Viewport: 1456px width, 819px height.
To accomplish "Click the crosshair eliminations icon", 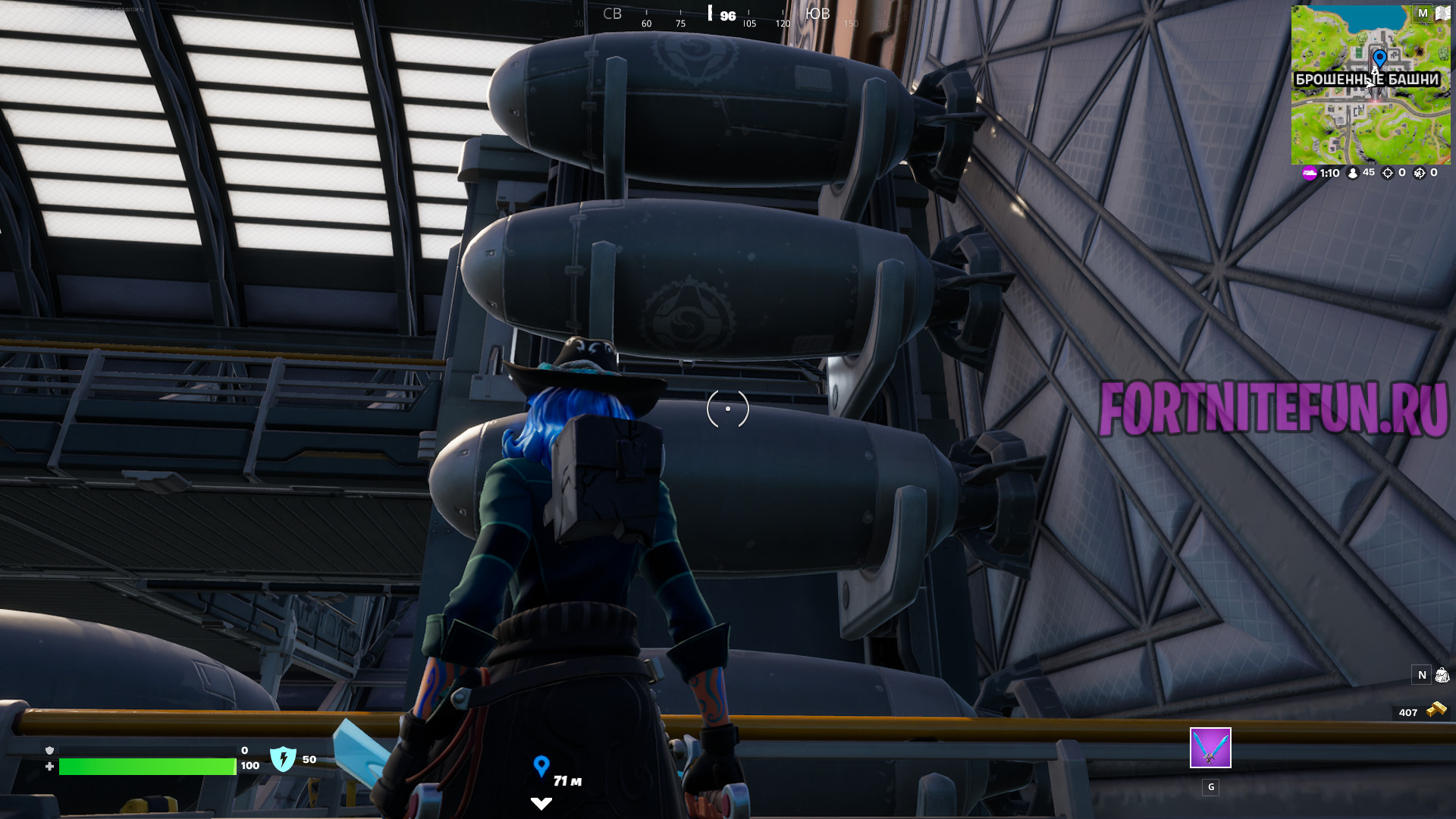I will click(x=1388, y=173).
